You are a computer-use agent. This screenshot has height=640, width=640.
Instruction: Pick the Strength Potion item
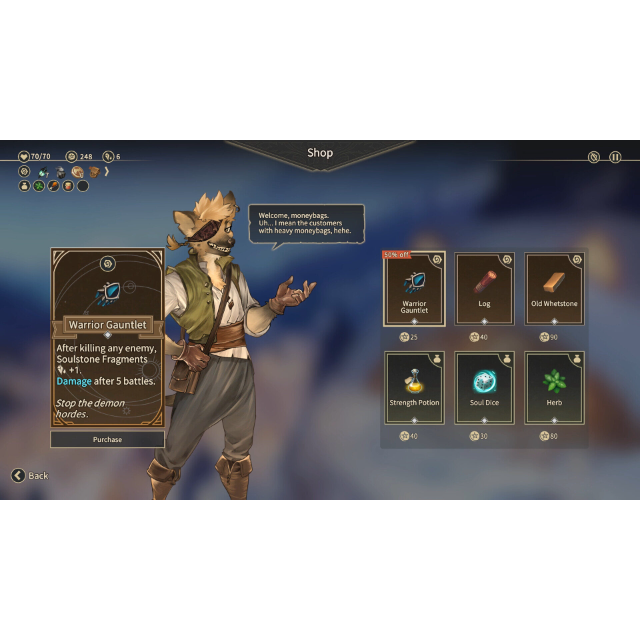pyautogui.click(x=414, y=387)
